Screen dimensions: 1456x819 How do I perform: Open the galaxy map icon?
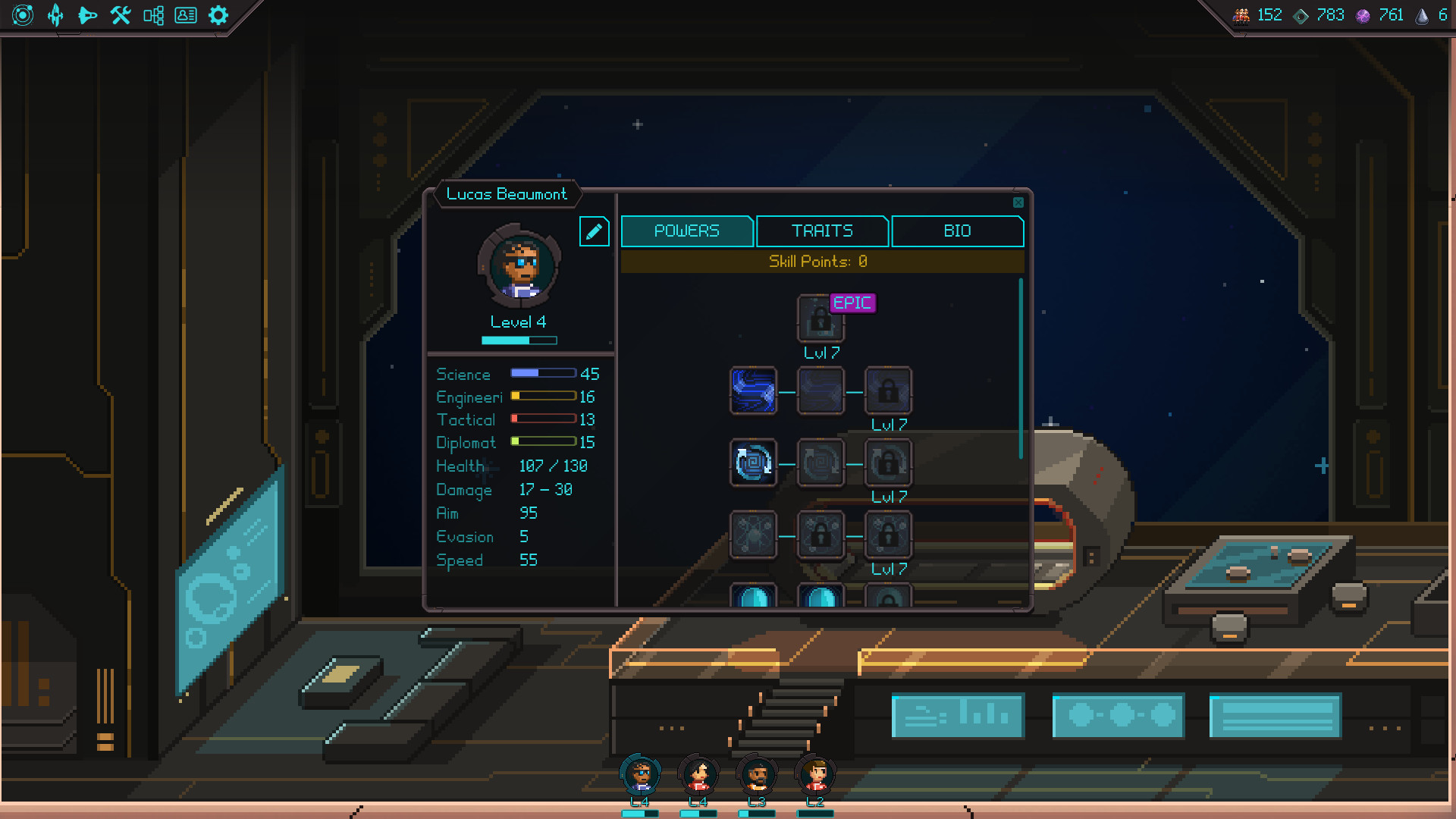23,15
